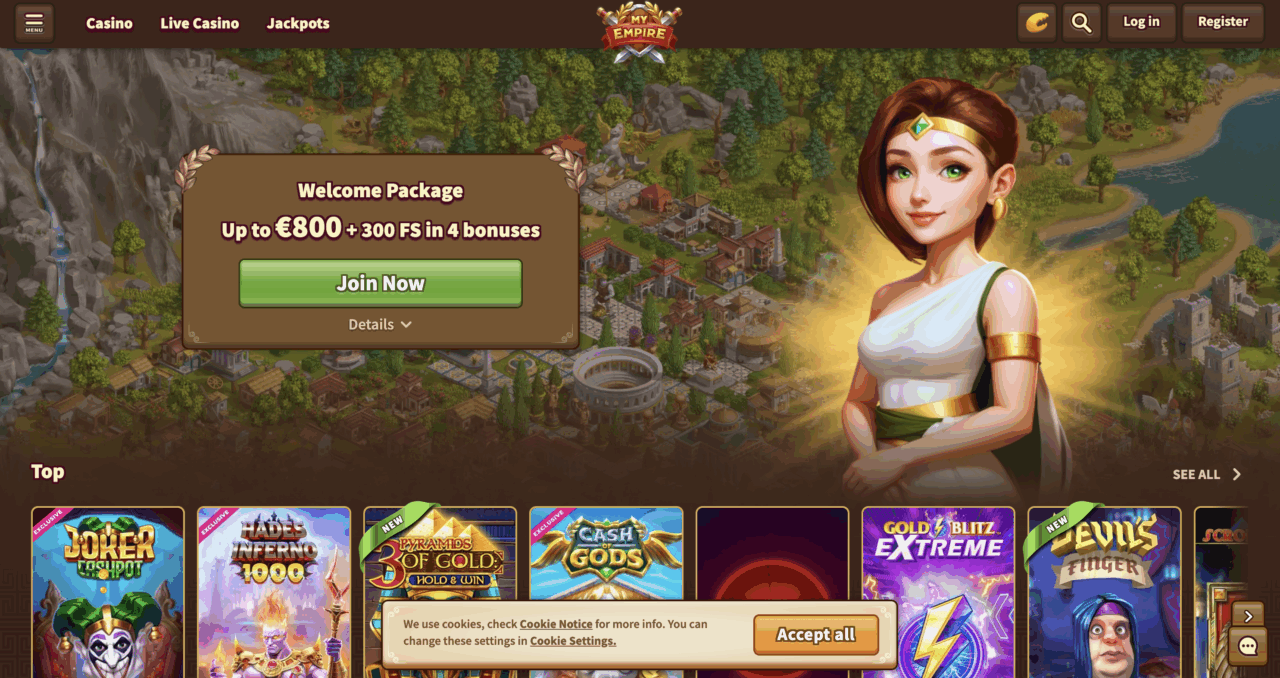Open the Jackpots page

click(298, 23)
